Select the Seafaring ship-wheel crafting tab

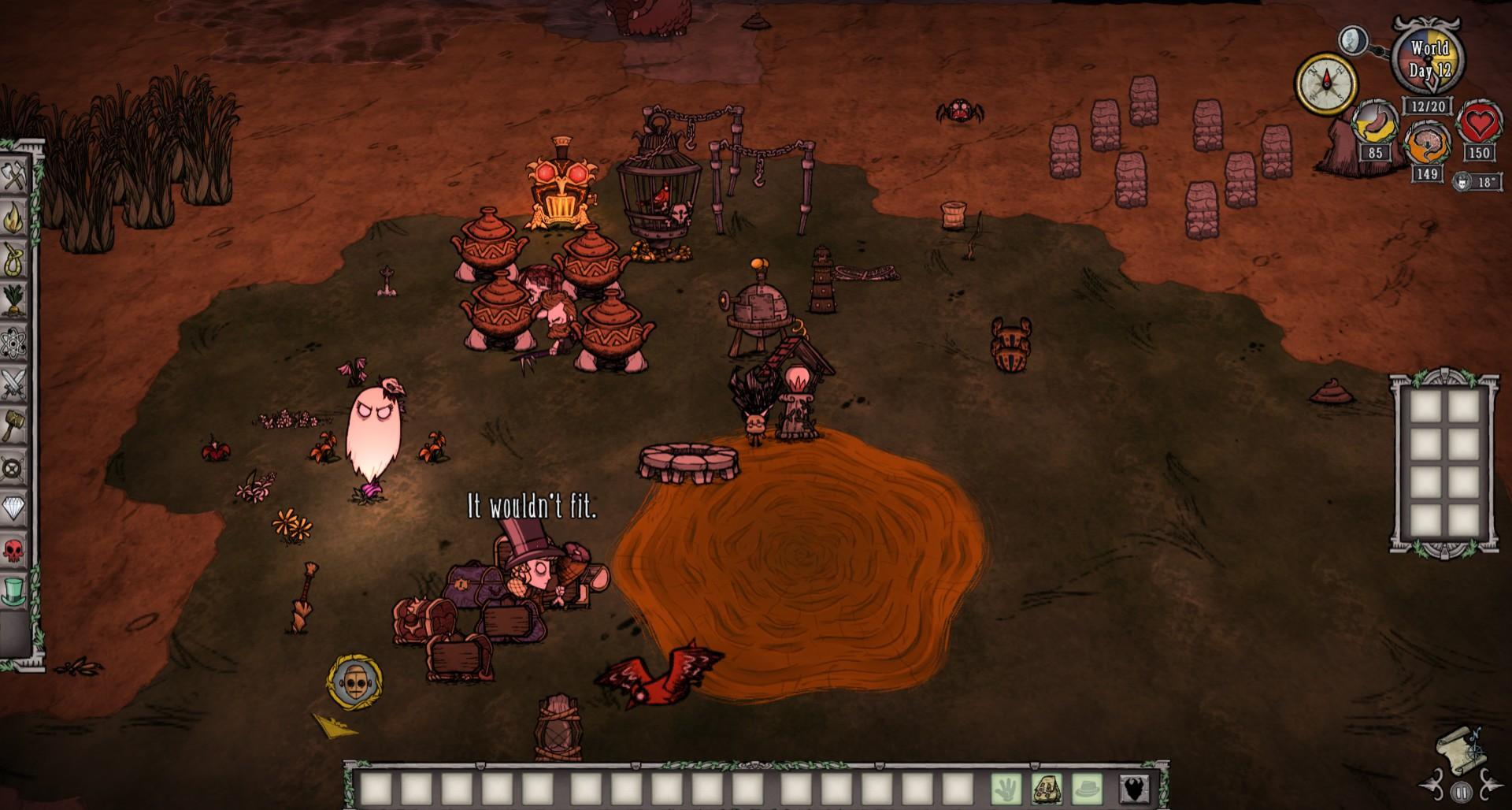pyautogui.click(x=14, y=467)
